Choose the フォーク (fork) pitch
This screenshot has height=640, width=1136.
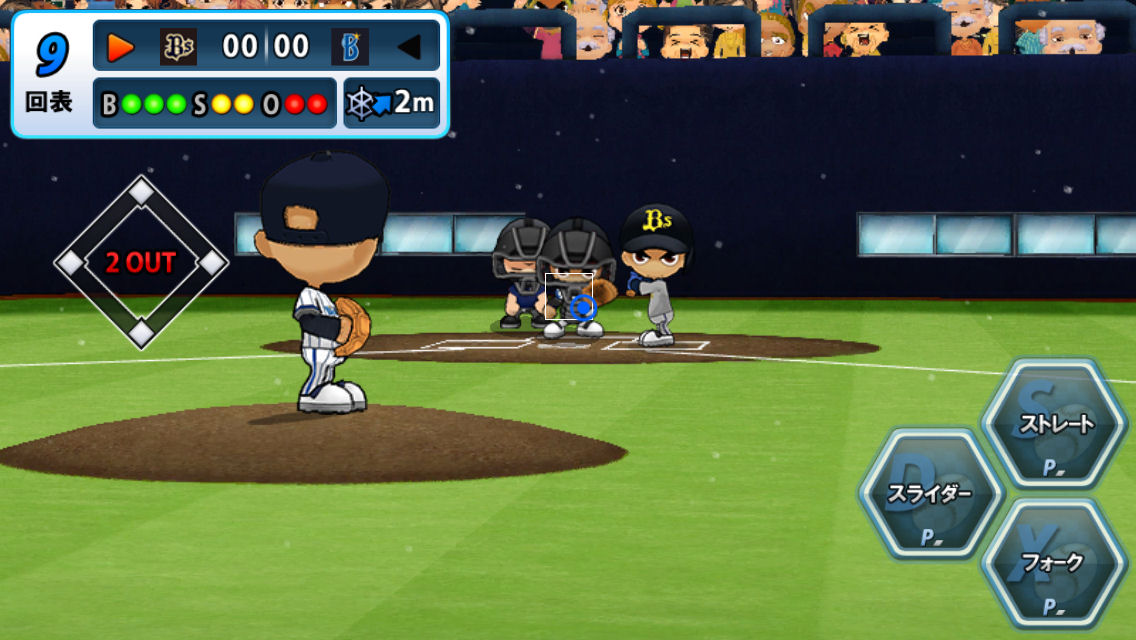[1053, 563]
